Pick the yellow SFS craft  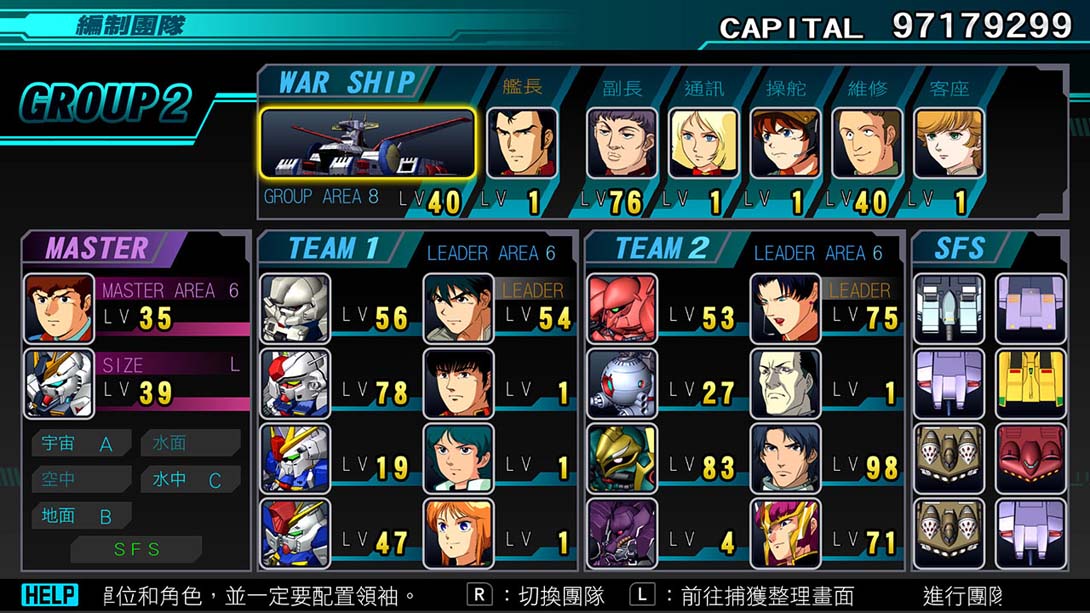(1030, 384)
